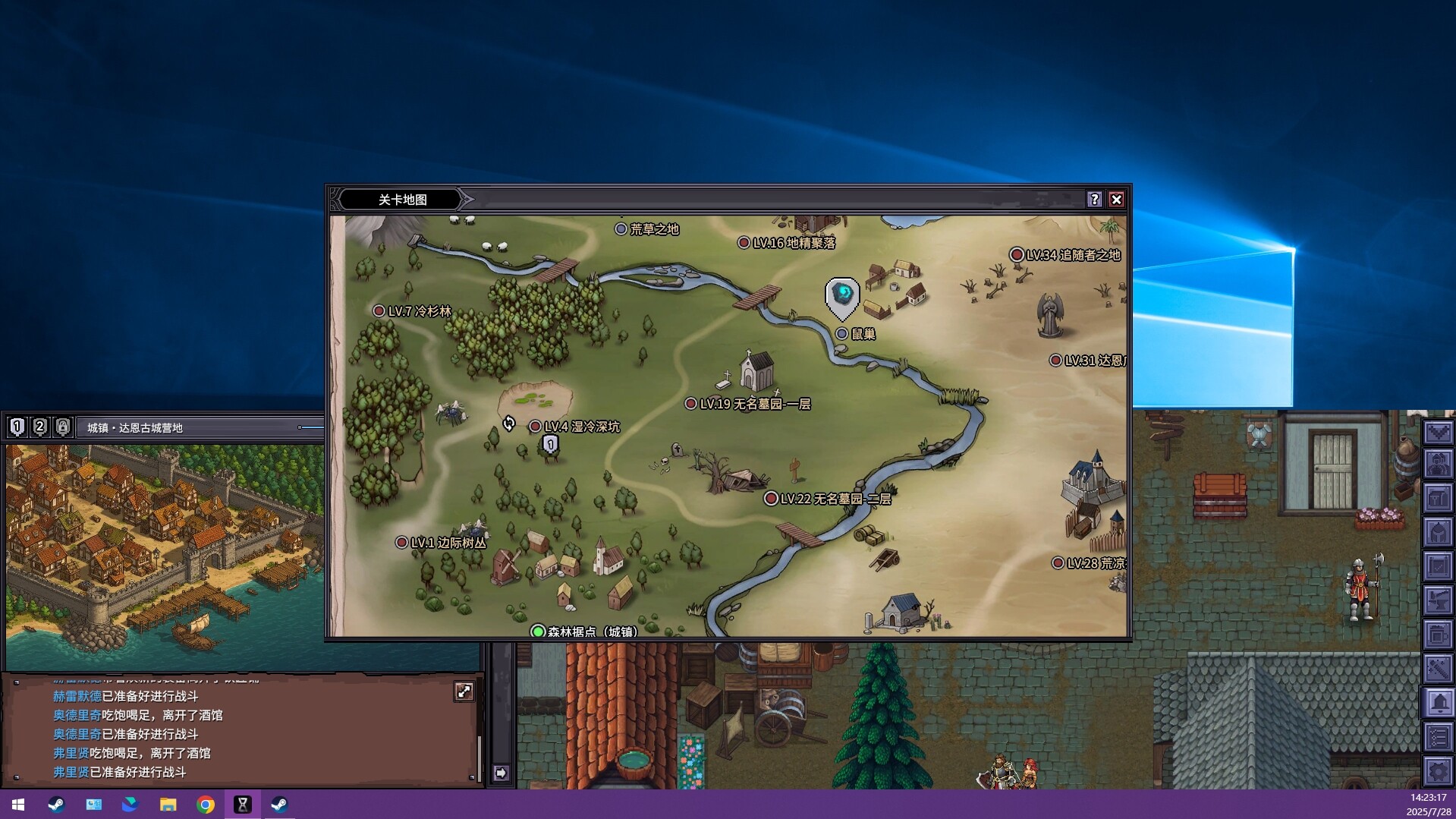
Task: Open Chrome from the Windows taskbar
Action: (205, 805)
